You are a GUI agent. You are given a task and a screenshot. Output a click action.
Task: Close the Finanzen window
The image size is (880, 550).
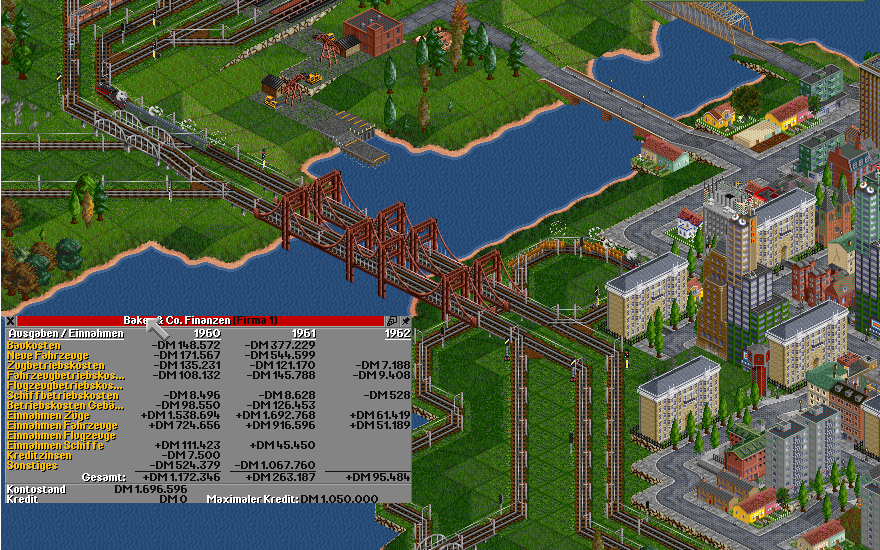point(10,320)
